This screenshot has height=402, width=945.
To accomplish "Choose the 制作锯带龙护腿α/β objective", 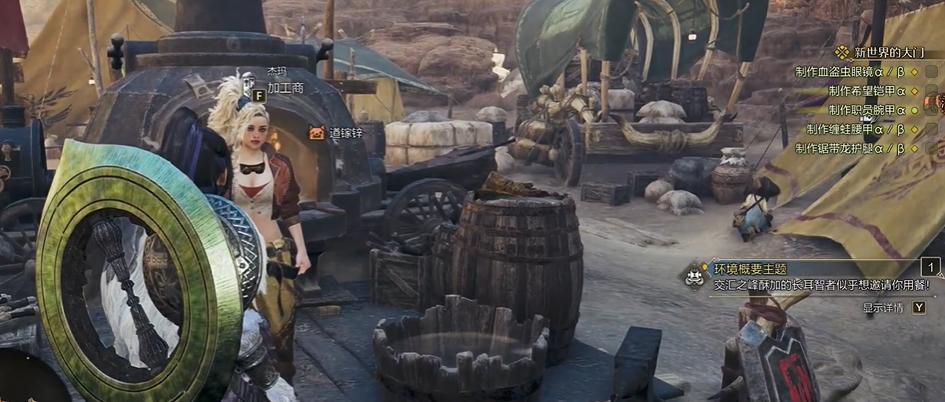I will [850, 148].
